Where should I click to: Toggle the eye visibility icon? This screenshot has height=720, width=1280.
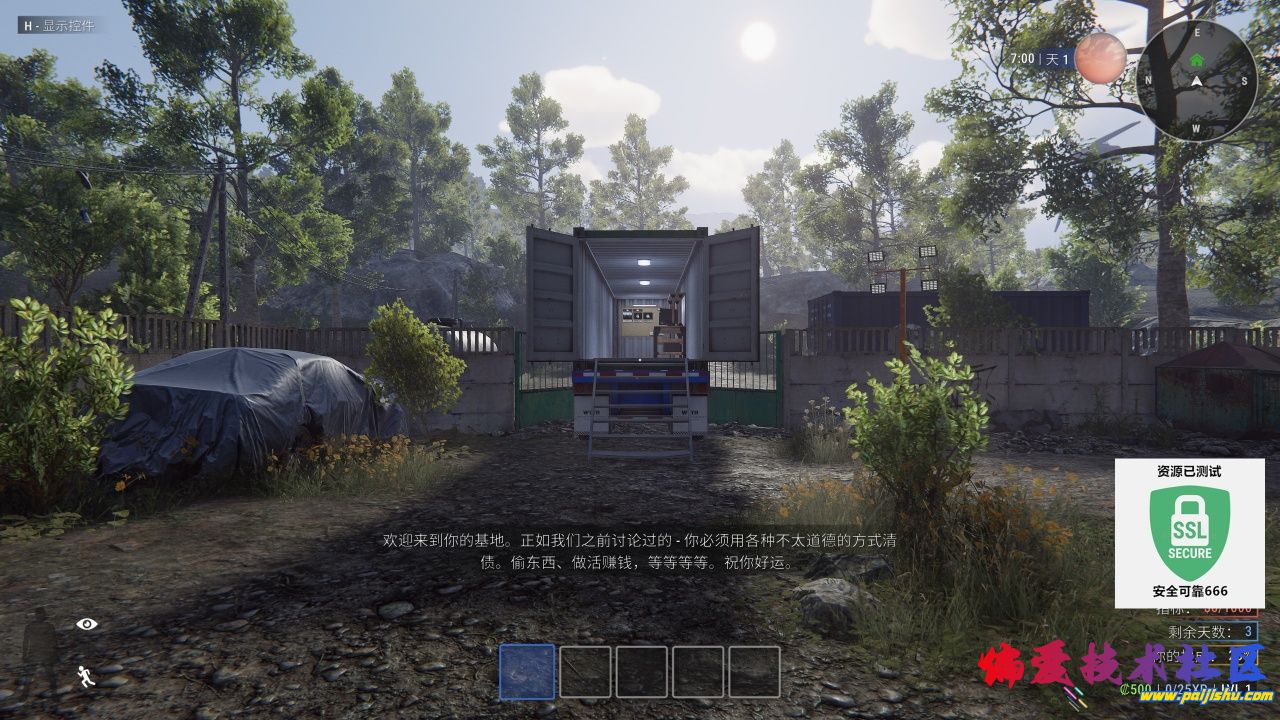(x=87, y=624)
